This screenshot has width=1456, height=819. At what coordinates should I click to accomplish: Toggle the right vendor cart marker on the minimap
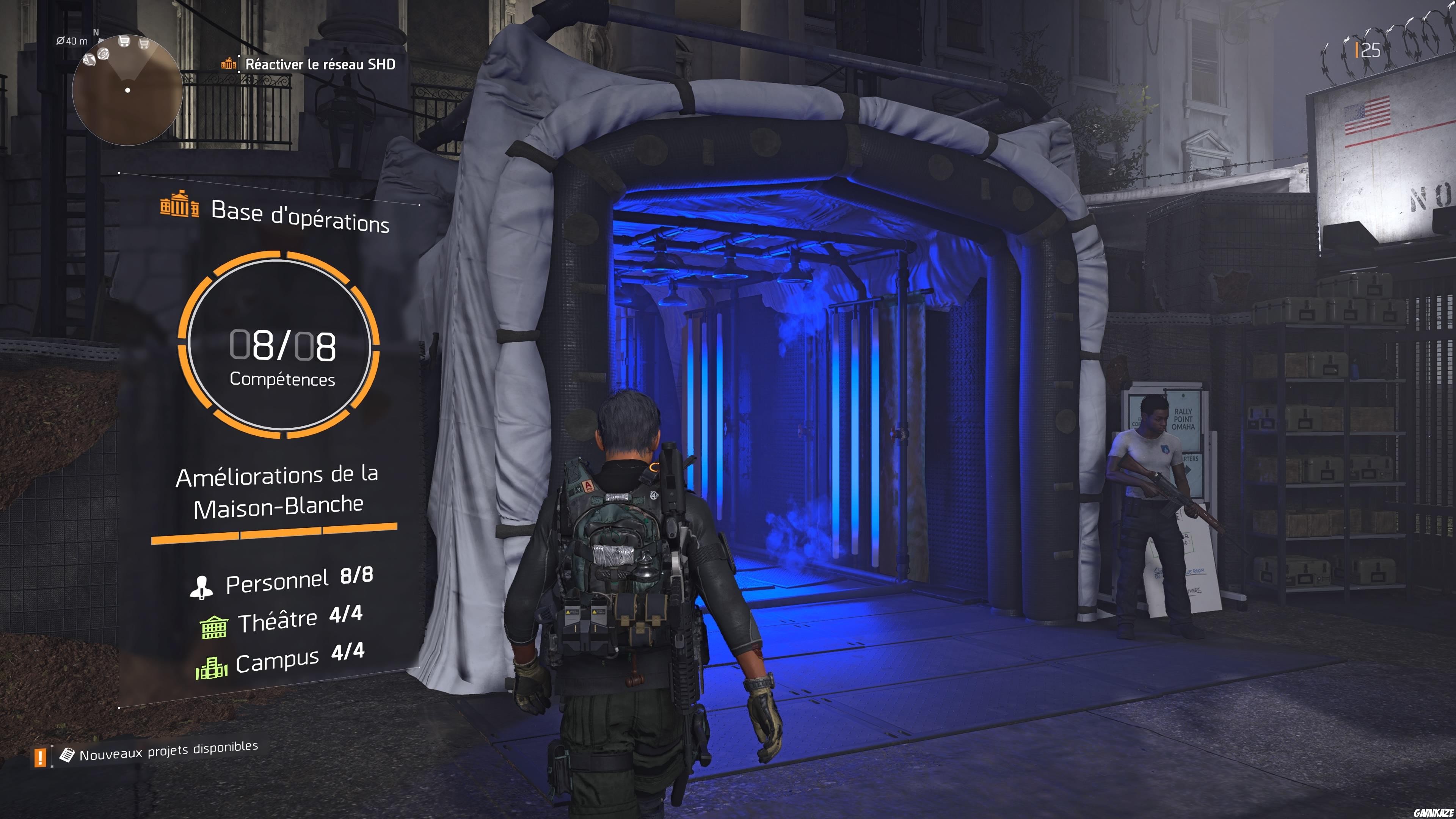coord(144,44)
